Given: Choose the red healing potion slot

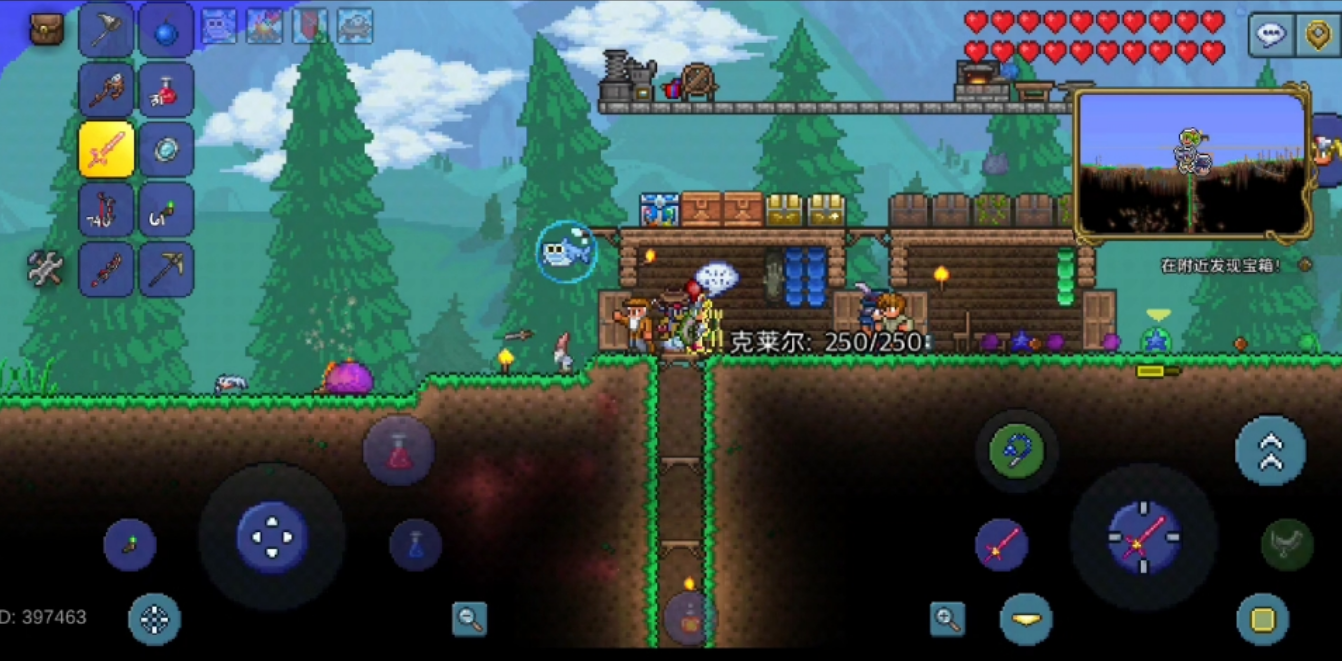Looking at the screenshot, I should click(166, 90).
